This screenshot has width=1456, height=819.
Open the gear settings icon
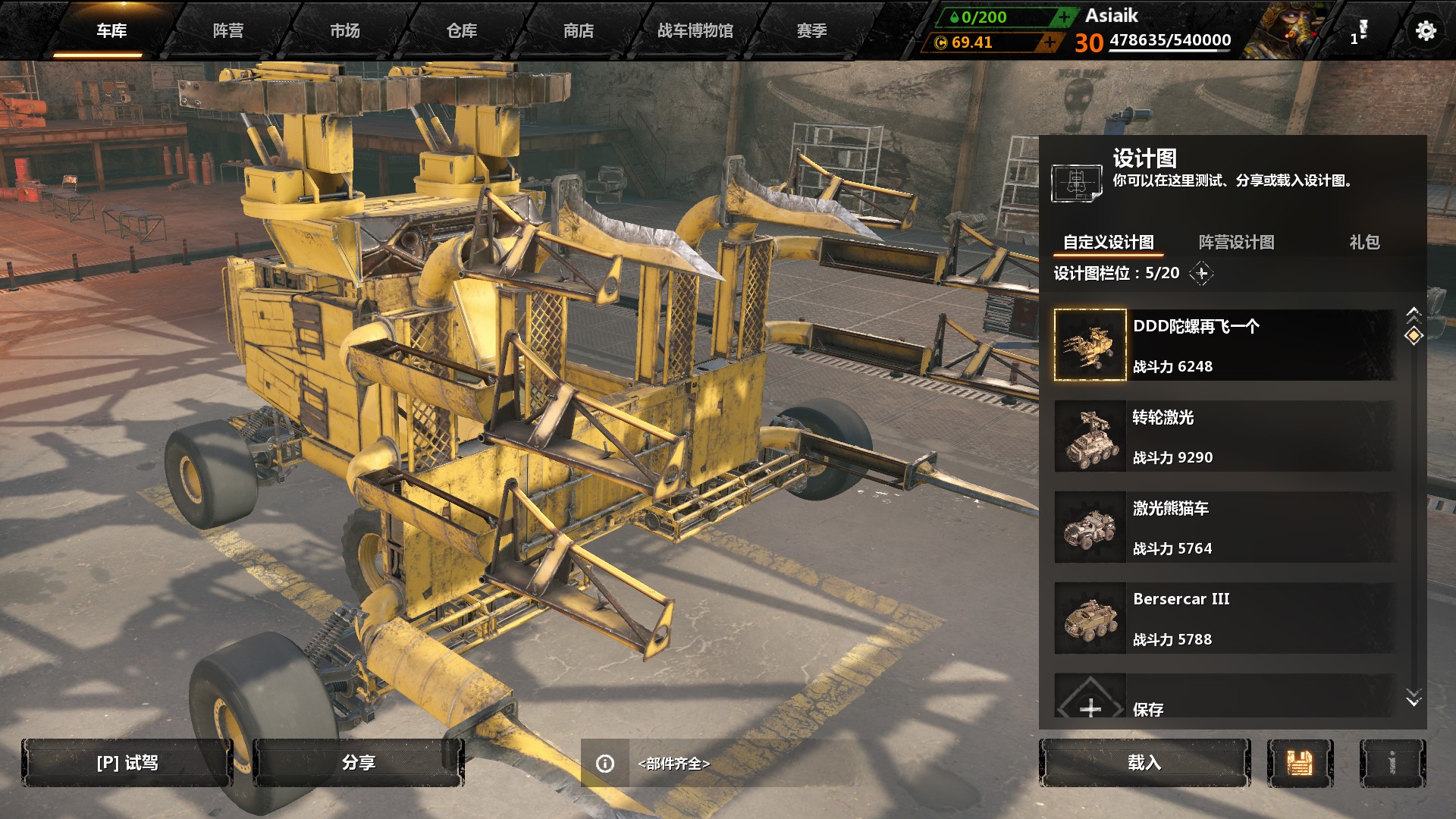click(x=1426, y=30)
